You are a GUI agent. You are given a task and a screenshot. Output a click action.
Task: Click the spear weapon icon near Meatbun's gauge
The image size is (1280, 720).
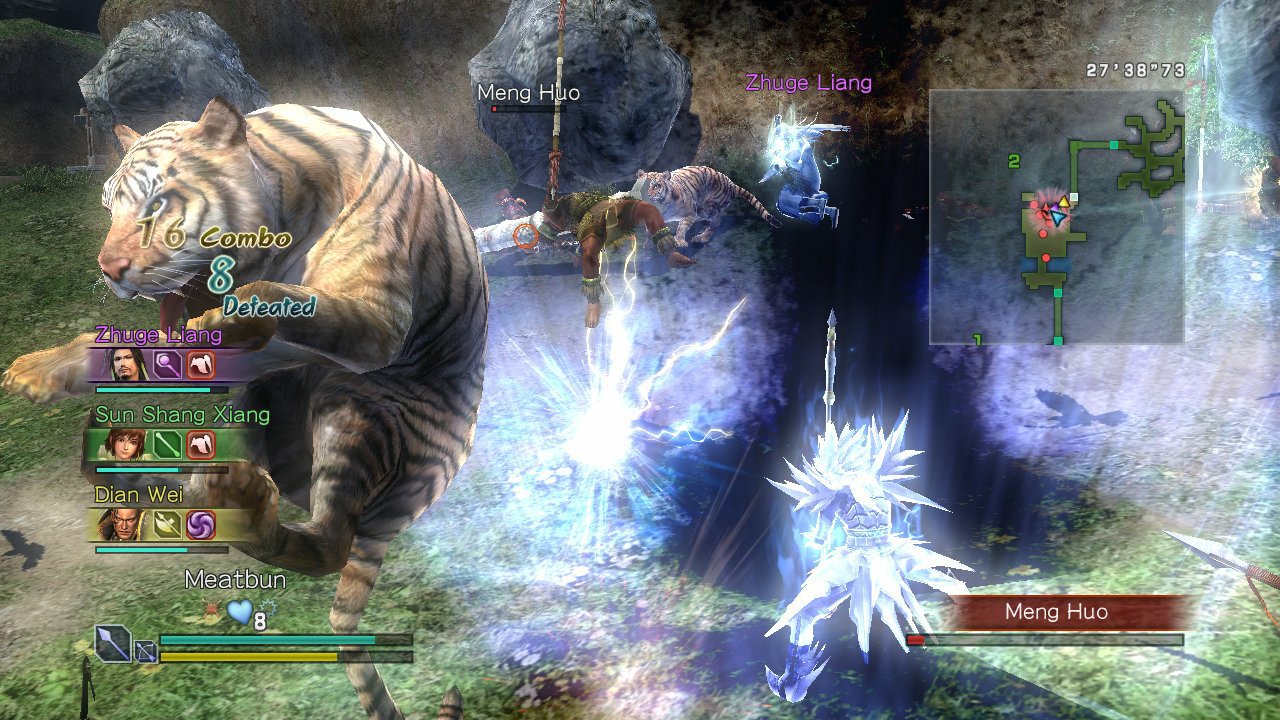tap(111, 642)
